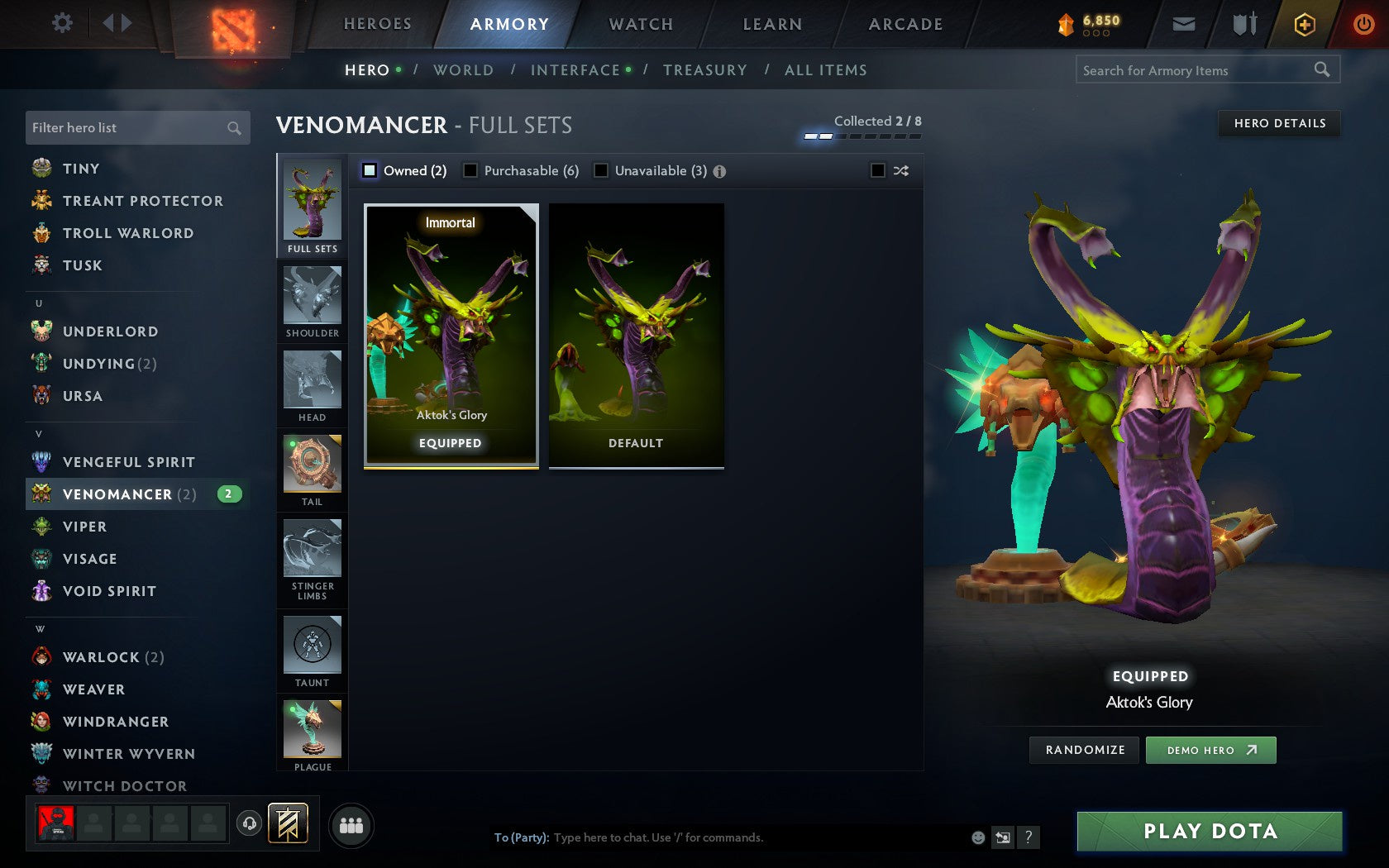This screenshot has width=1389, height=868.
Task: Select the Default Venomancer set thumbnail
Action: 636,335
